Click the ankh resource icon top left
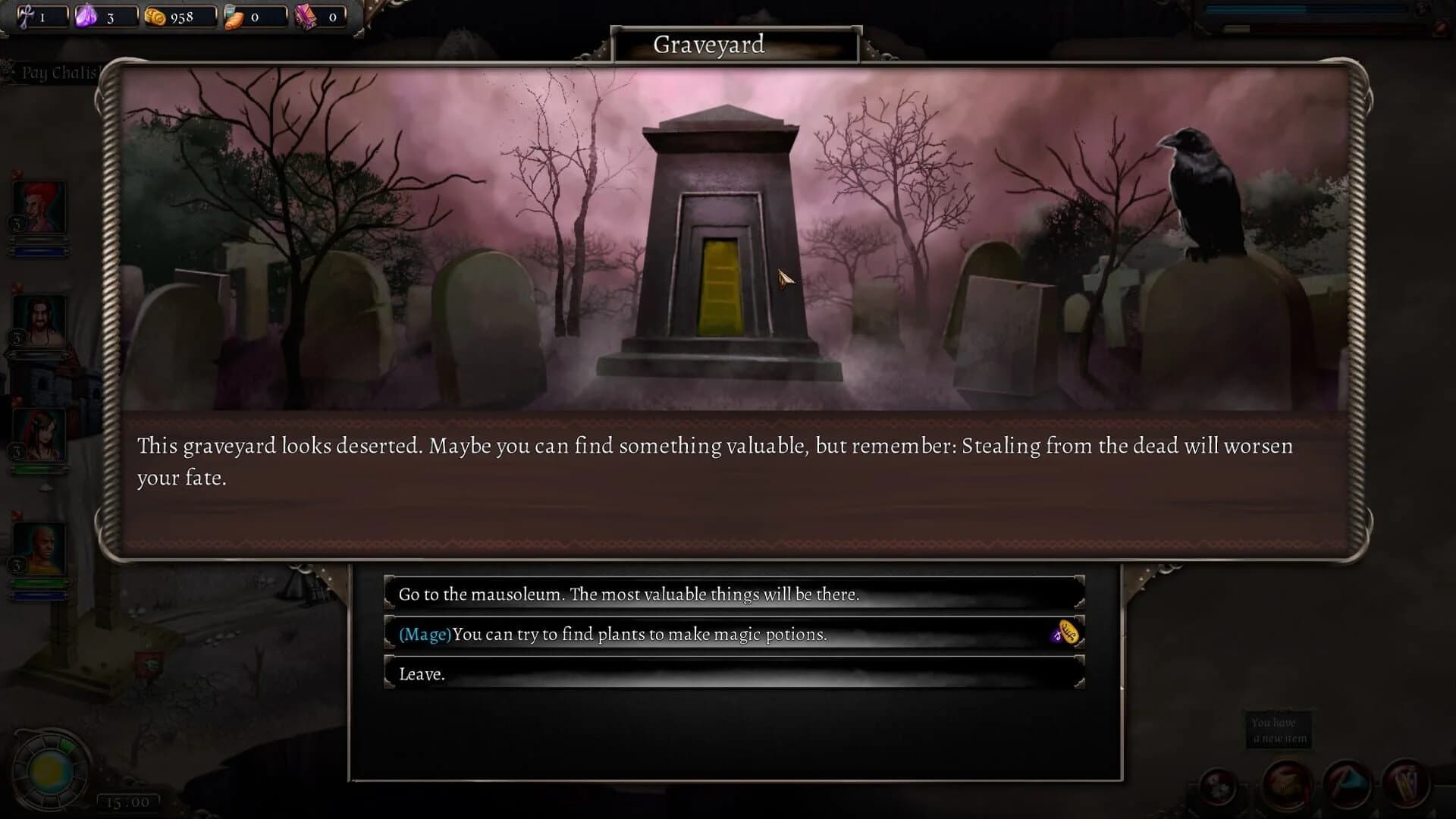 pos(27,17)
